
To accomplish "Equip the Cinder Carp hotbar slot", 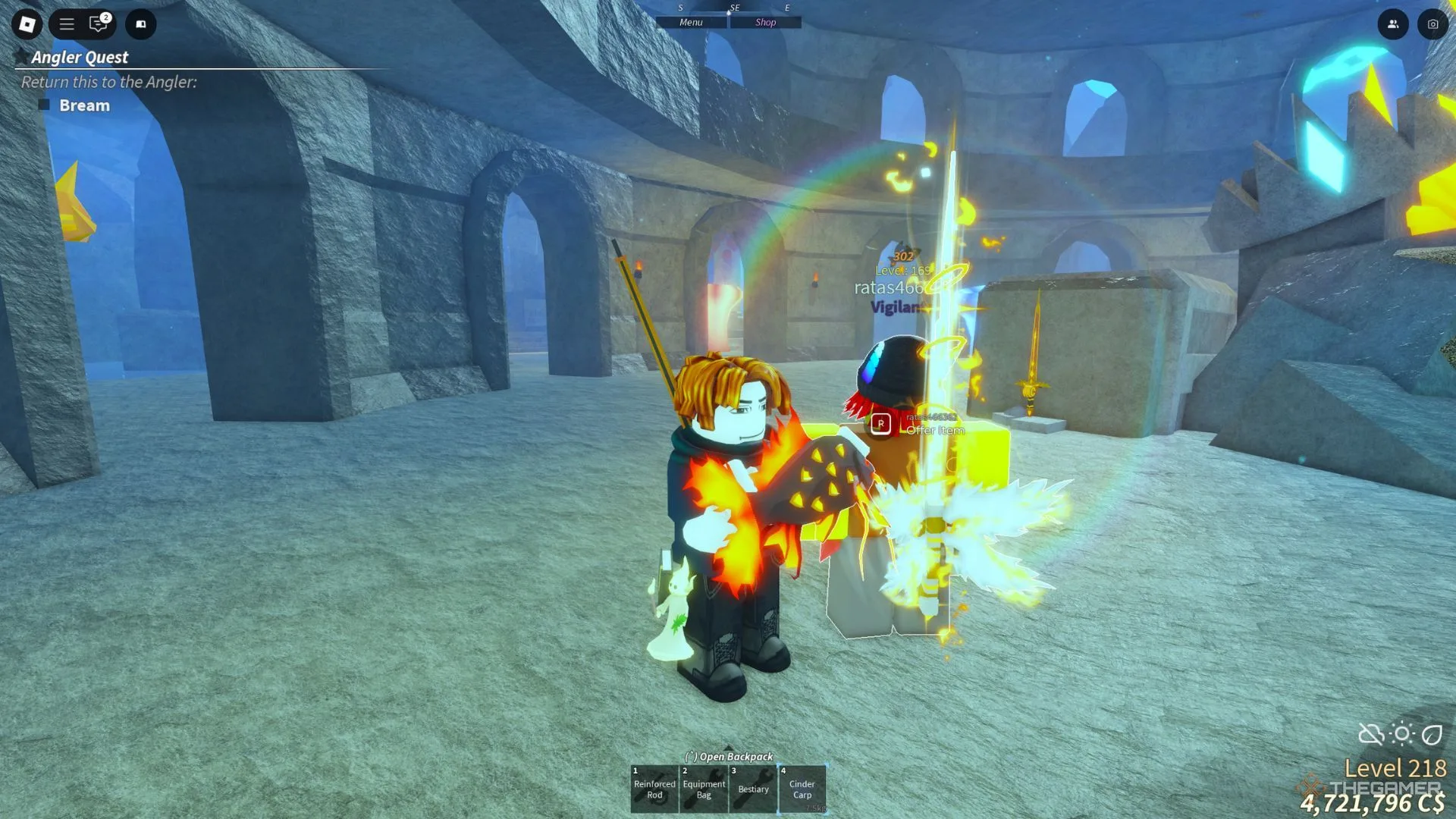I will [x=802, y=789].
